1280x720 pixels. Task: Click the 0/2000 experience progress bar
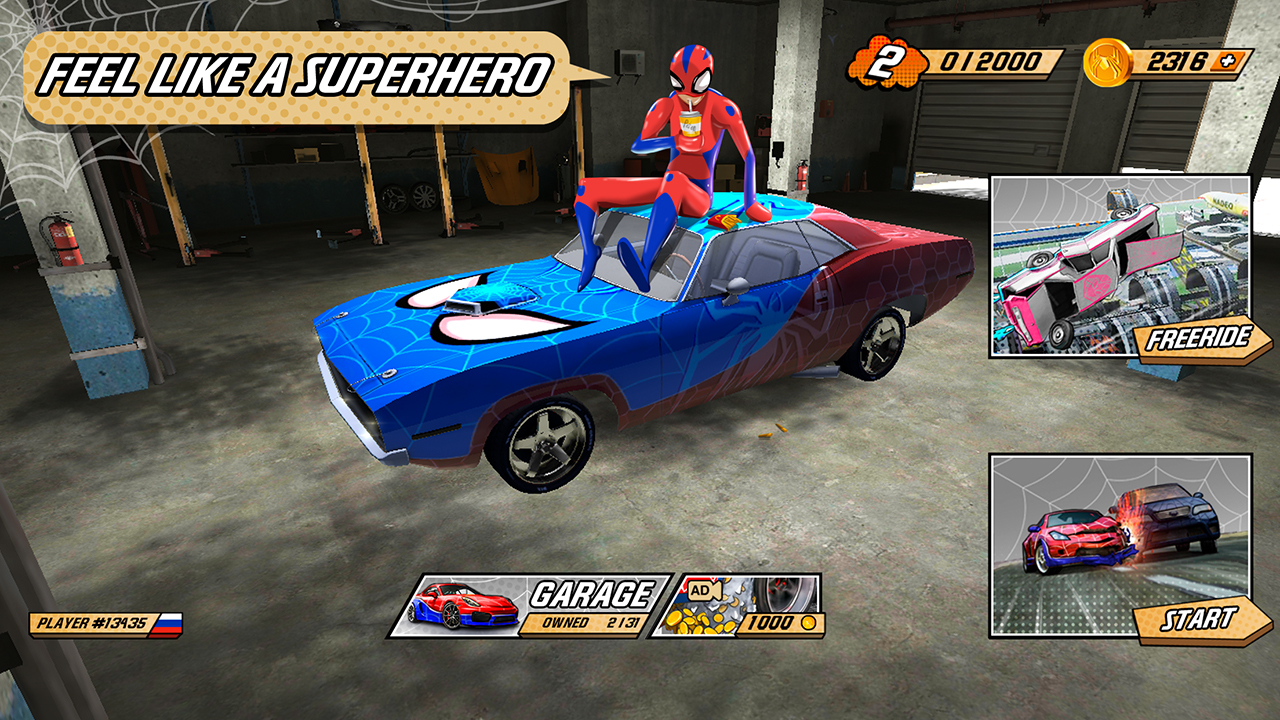click(990, 62)
